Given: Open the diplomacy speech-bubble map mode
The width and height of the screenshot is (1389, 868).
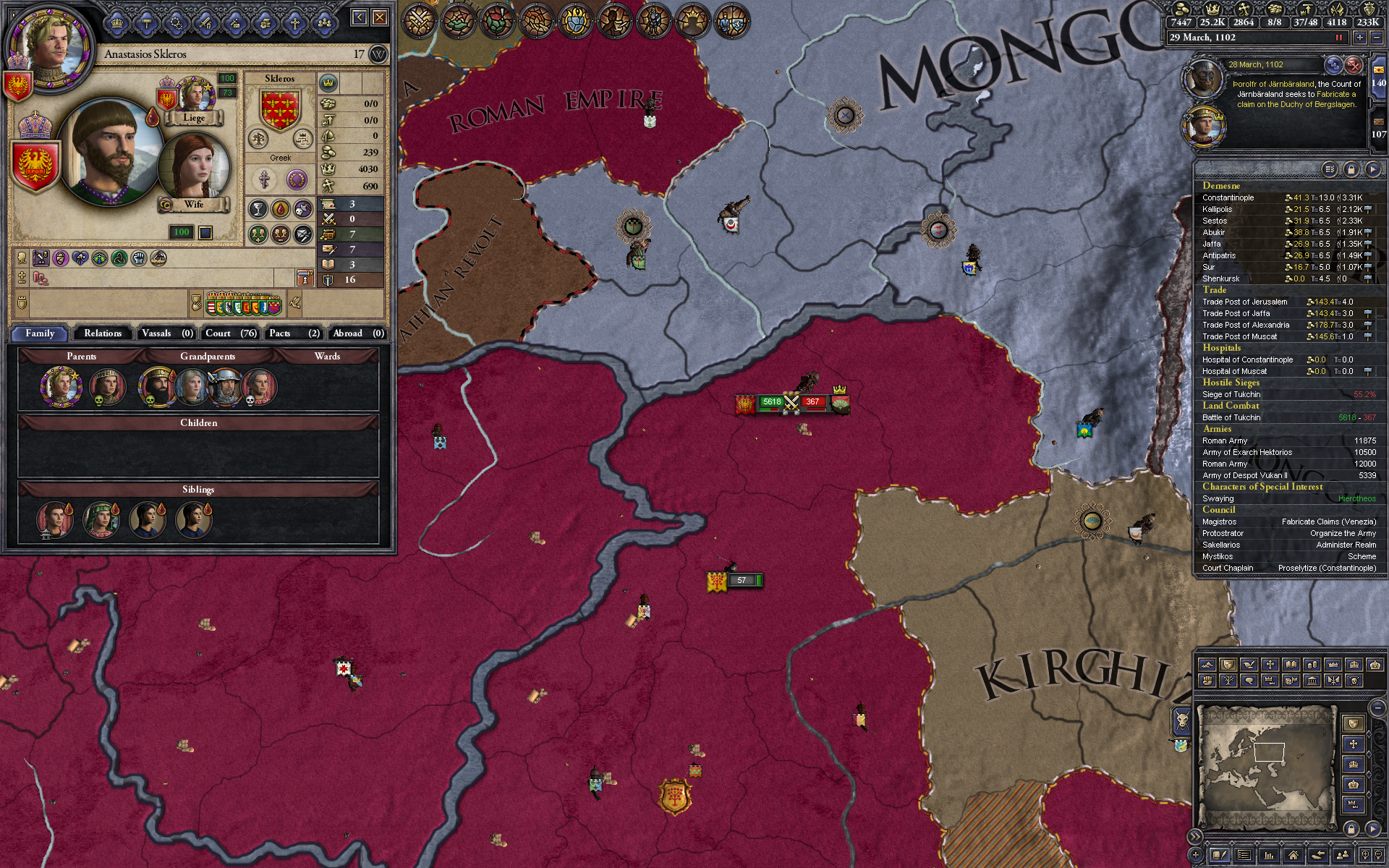Looking at the screenshot, I should tap(1250, 681).
